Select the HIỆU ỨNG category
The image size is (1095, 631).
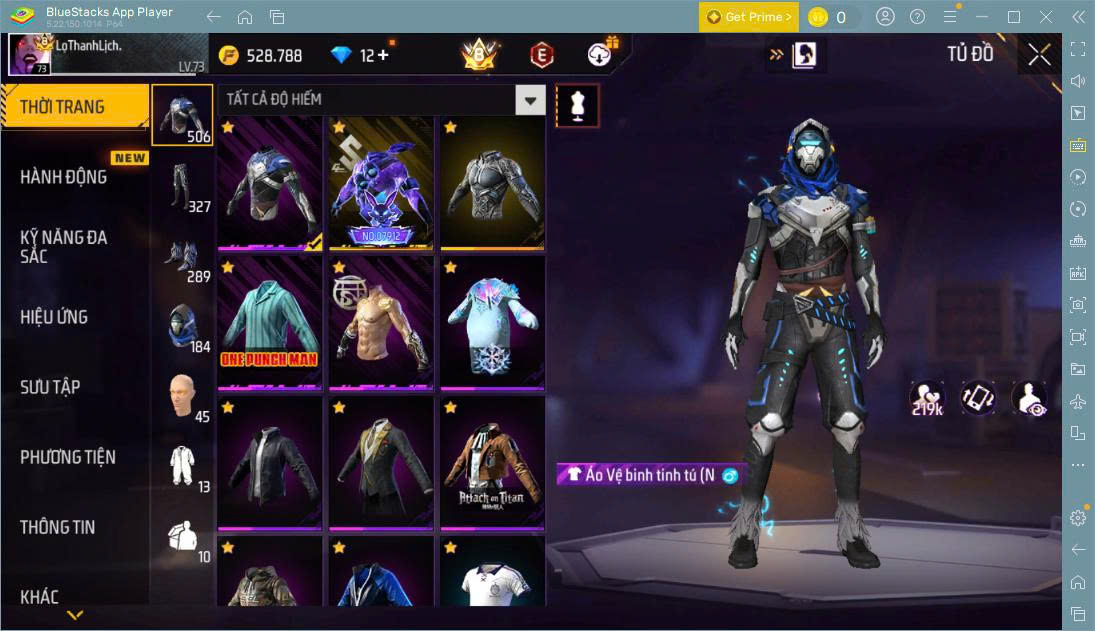[x=54, y=317]
